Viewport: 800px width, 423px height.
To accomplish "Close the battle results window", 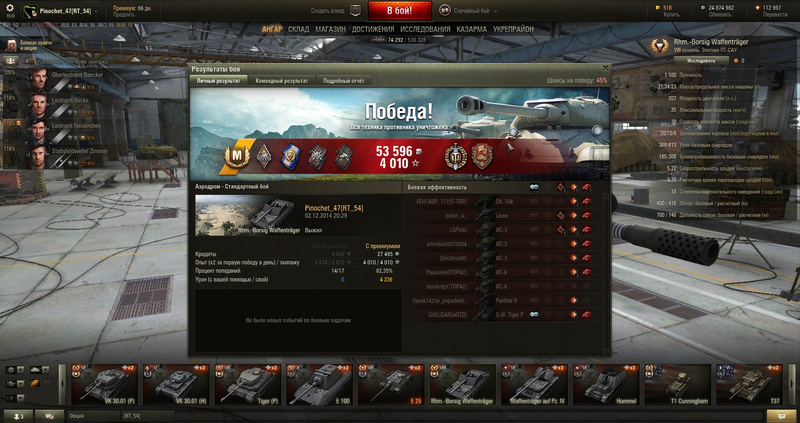I will coord(604,68).
